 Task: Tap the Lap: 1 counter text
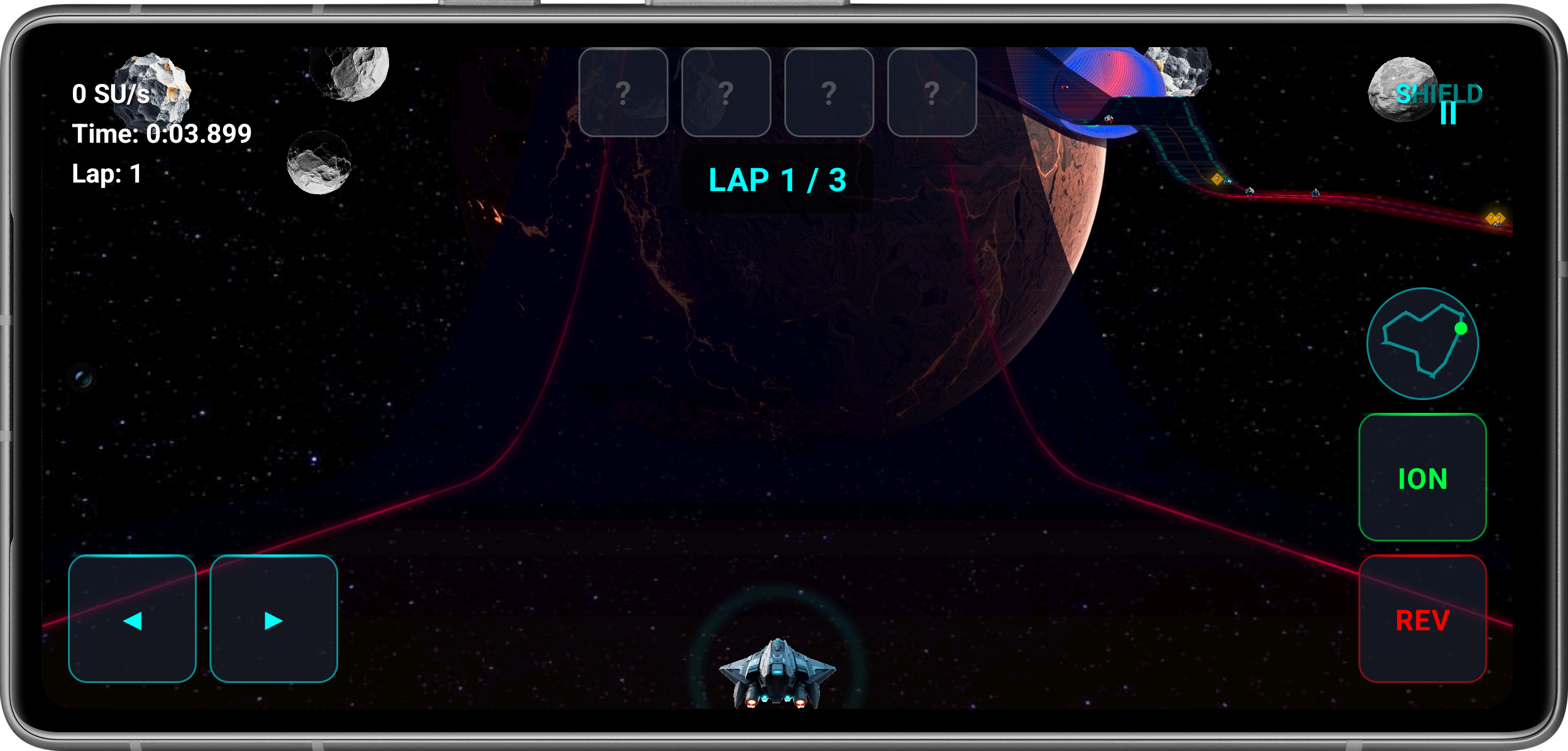pos(107,173)
